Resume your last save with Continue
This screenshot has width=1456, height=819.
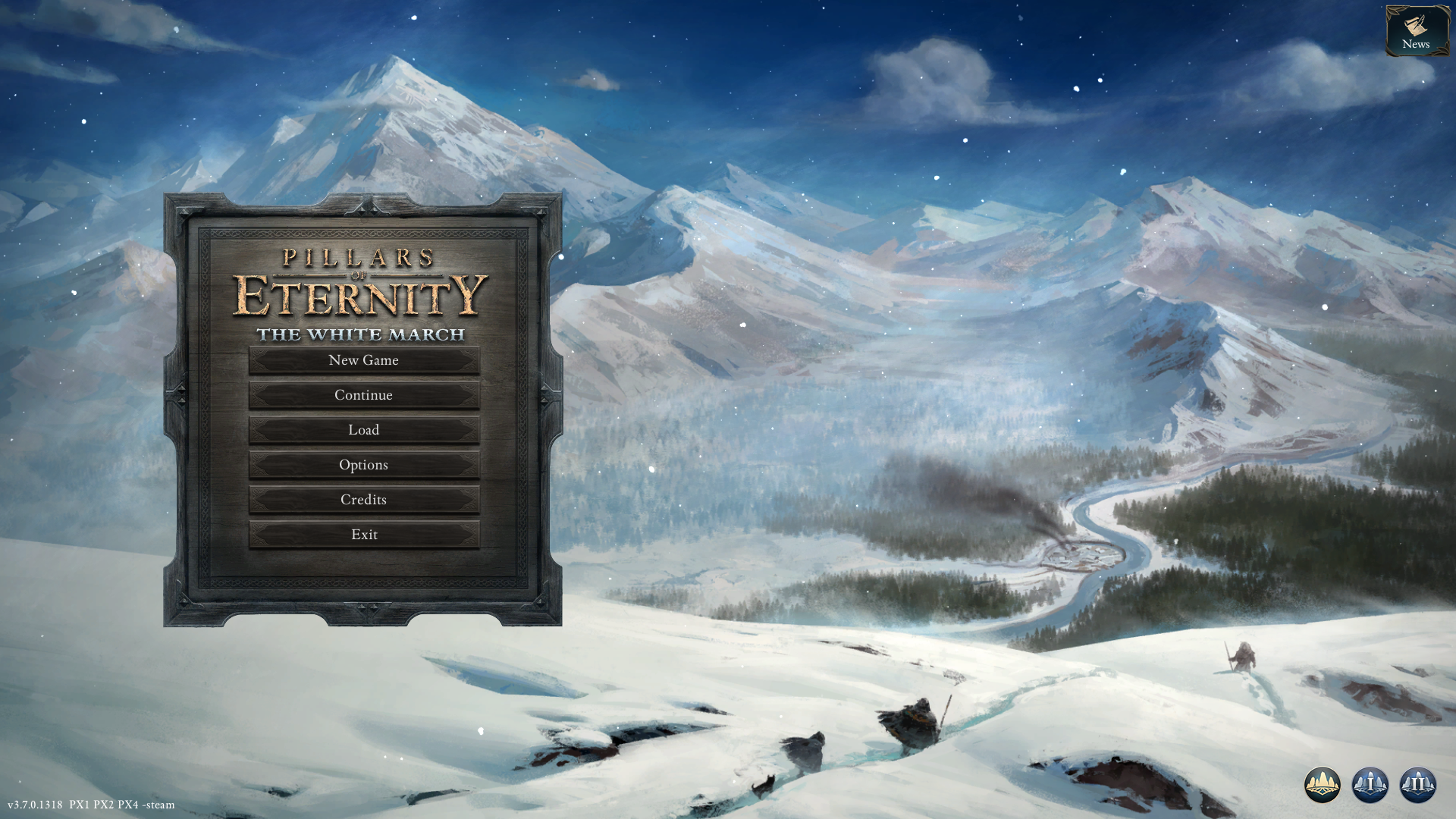click(364, 395)
